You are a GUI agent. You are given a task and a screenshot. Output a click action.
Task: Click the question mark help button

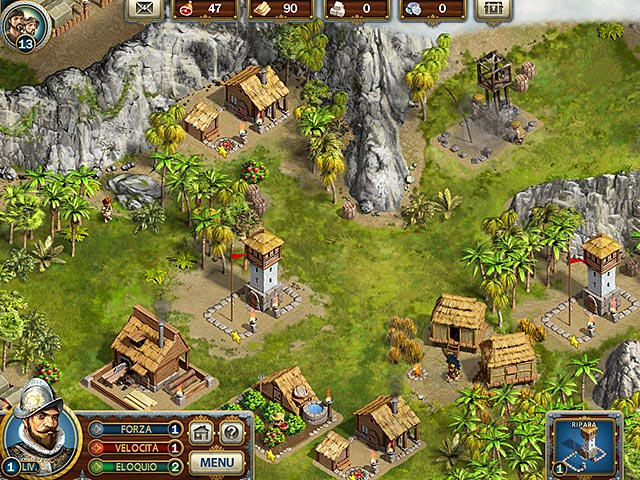[x=231, y=433]
